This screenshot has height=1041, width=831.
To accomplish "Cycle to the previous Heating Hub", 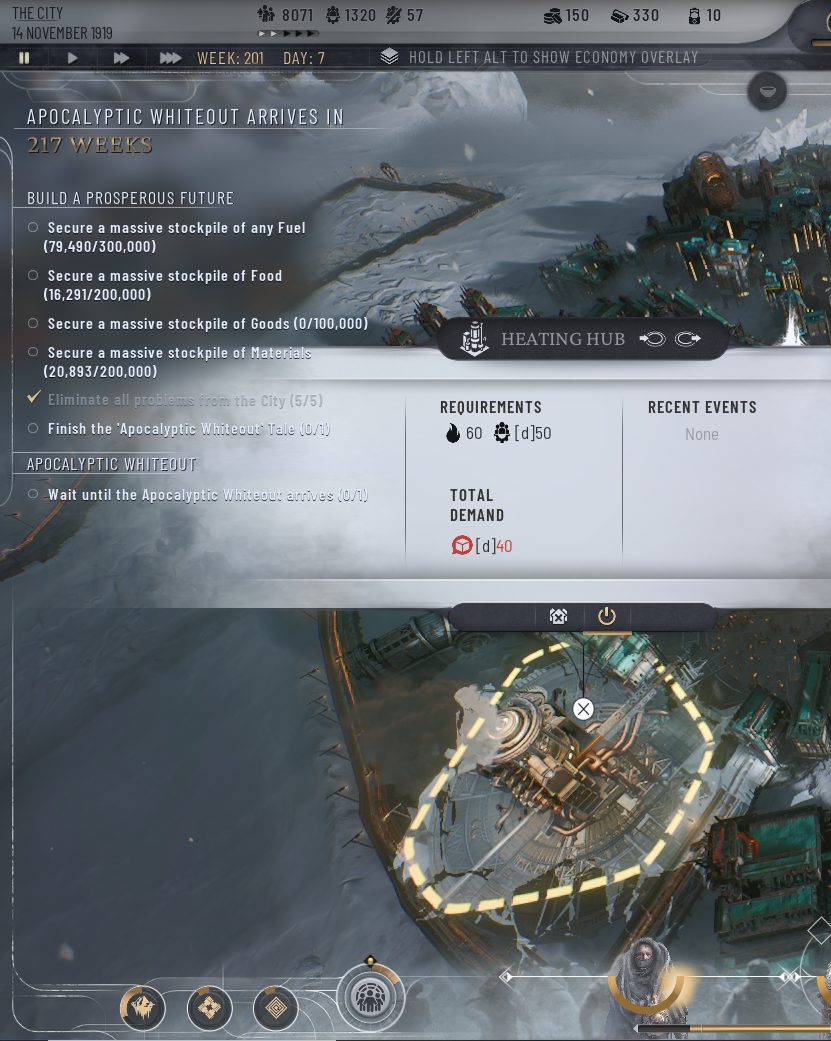I will coord(652,339).
